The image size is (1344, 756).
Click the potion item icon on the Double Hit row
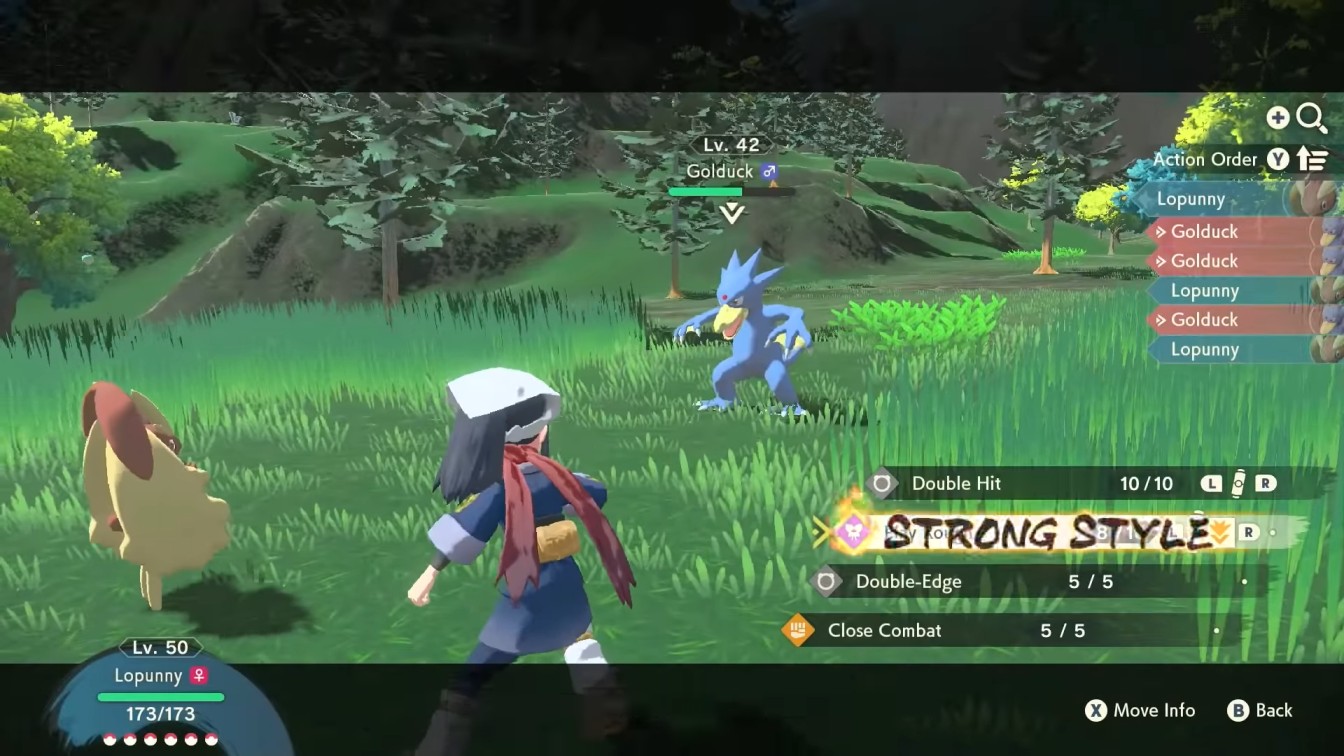coord(1238,483)
